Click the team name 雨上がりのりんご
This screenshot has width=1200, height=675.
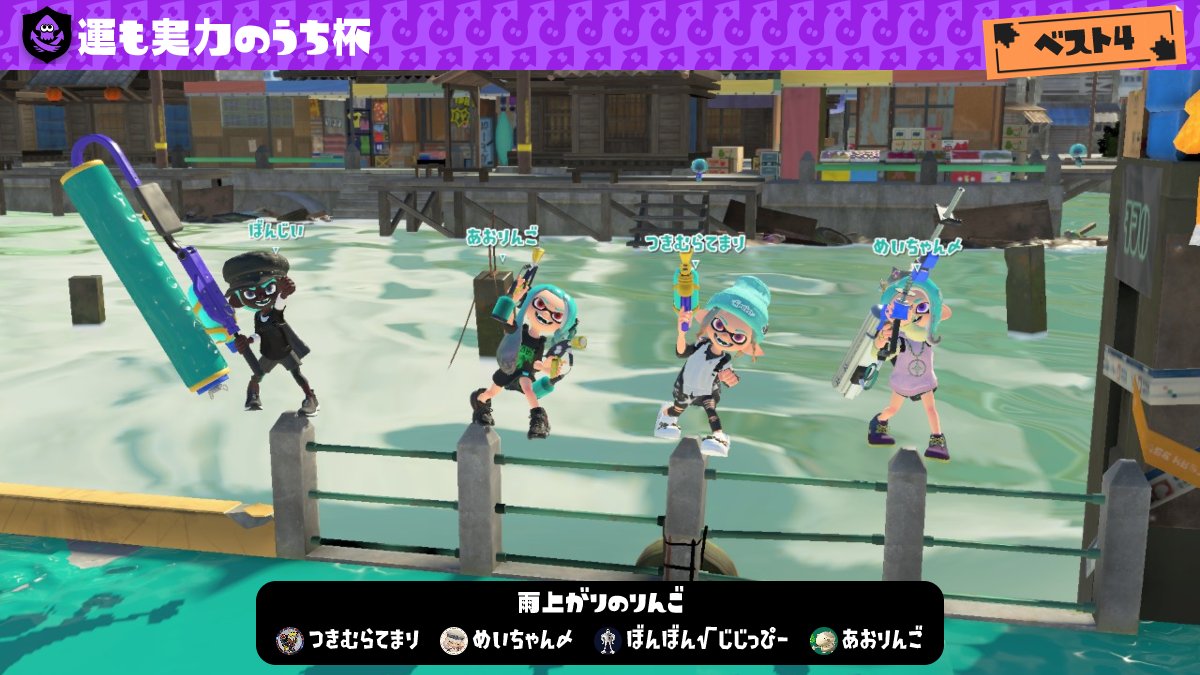(599, 605)
